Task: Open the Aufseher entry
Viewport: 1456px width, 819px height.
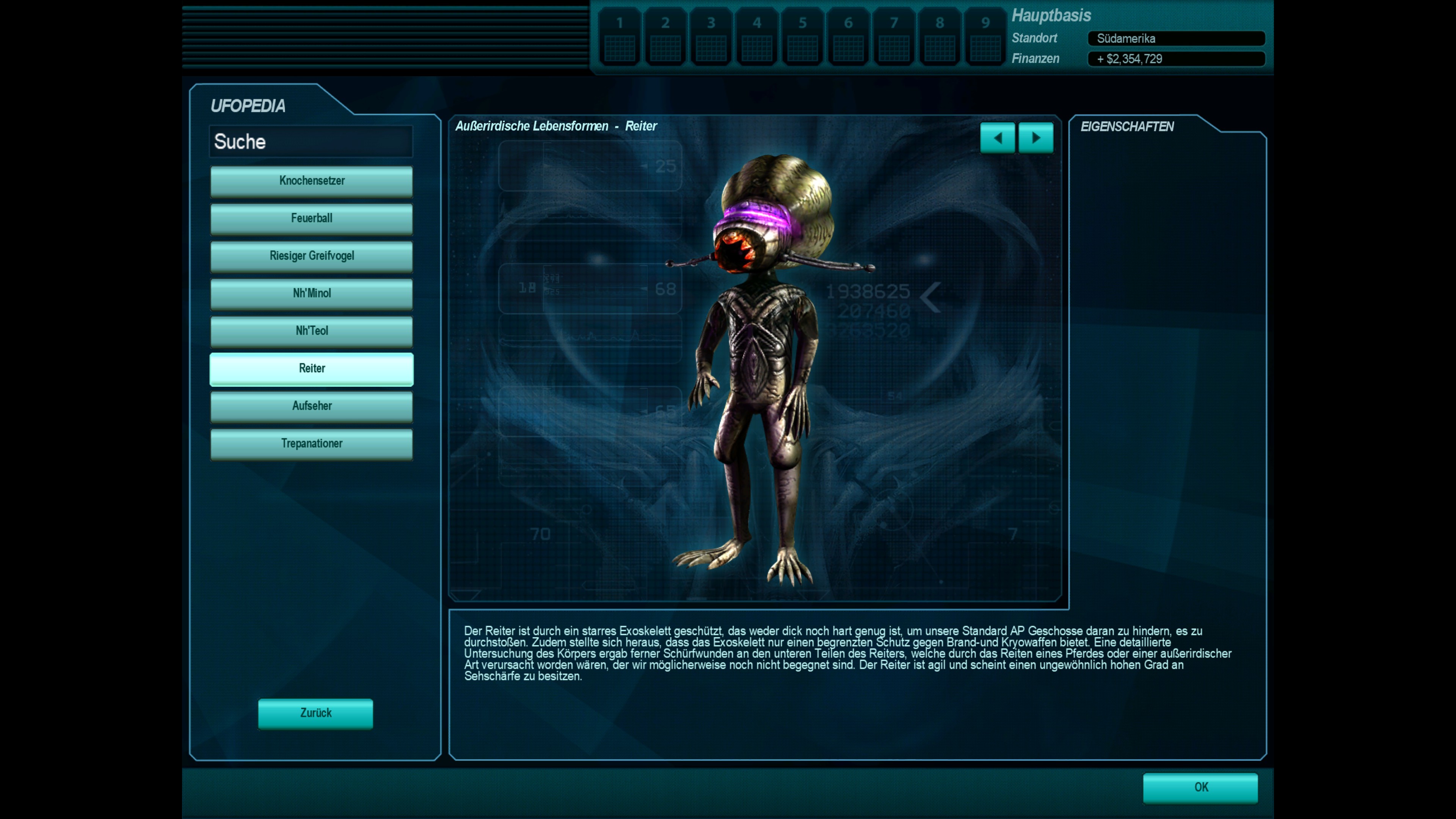Action: [x=311, y=406]
